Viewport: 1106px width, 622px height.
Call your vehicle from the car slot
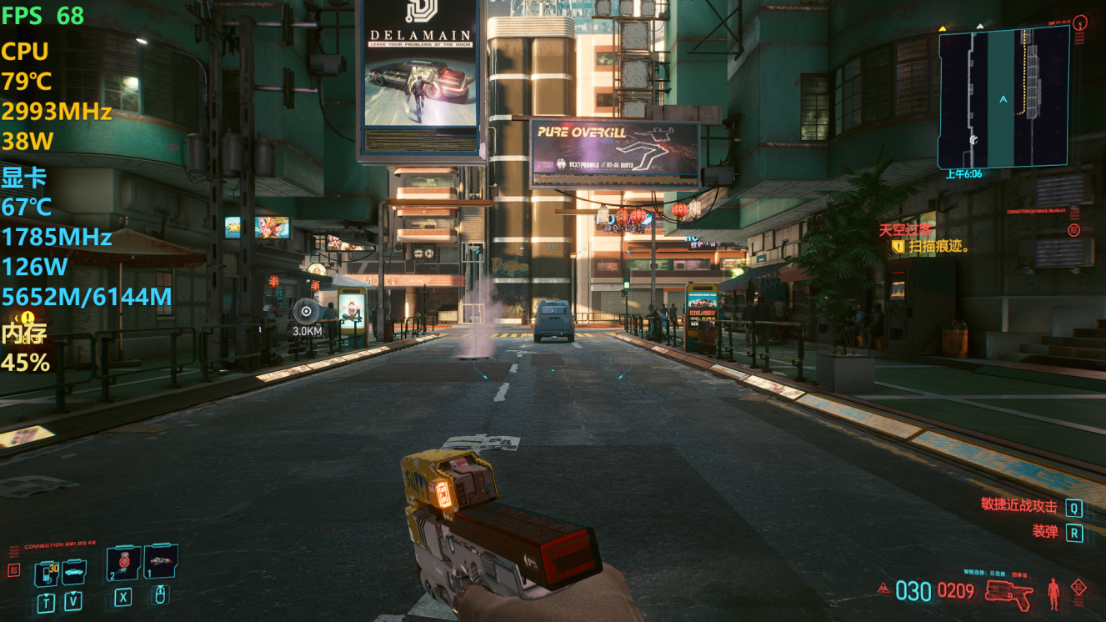coord(75,572)
